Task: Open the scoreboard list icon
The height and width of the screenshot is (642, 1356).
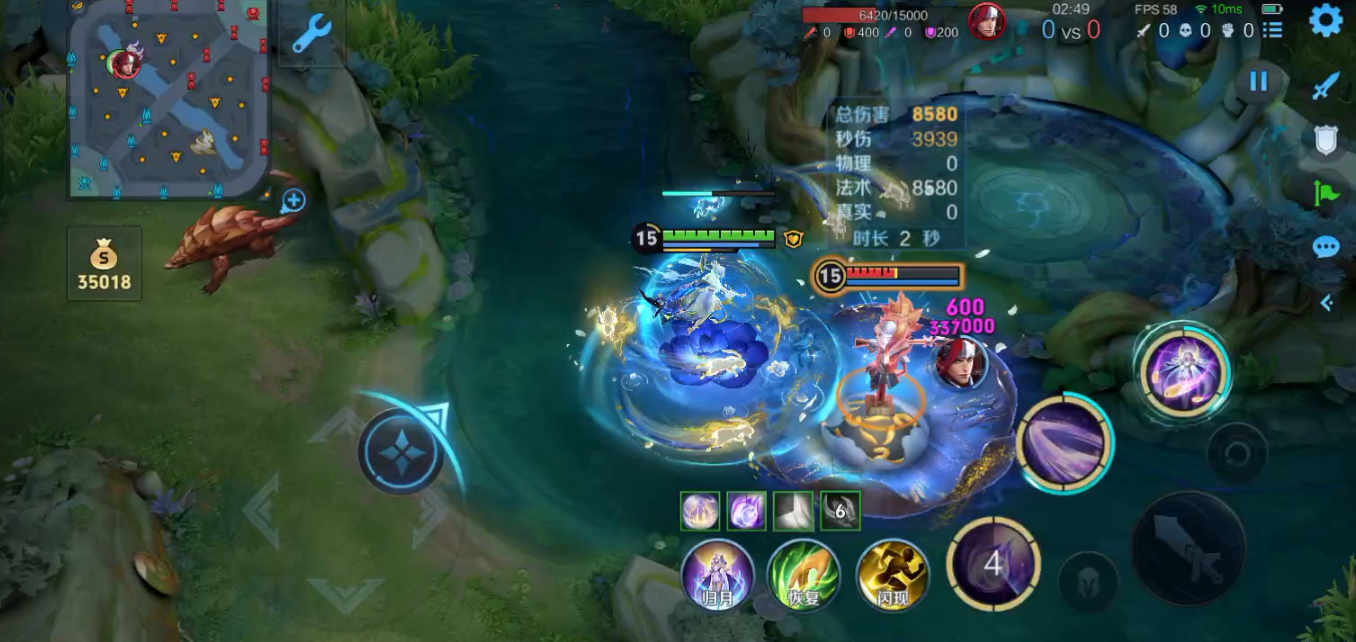Action: 1272,30
